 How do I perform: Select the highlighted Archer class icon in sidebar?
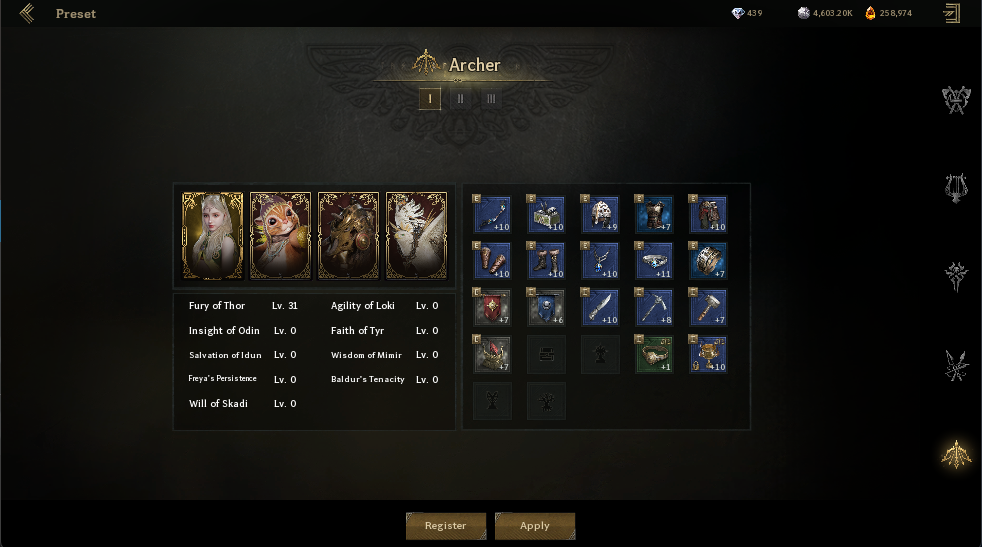click(956, 454)
